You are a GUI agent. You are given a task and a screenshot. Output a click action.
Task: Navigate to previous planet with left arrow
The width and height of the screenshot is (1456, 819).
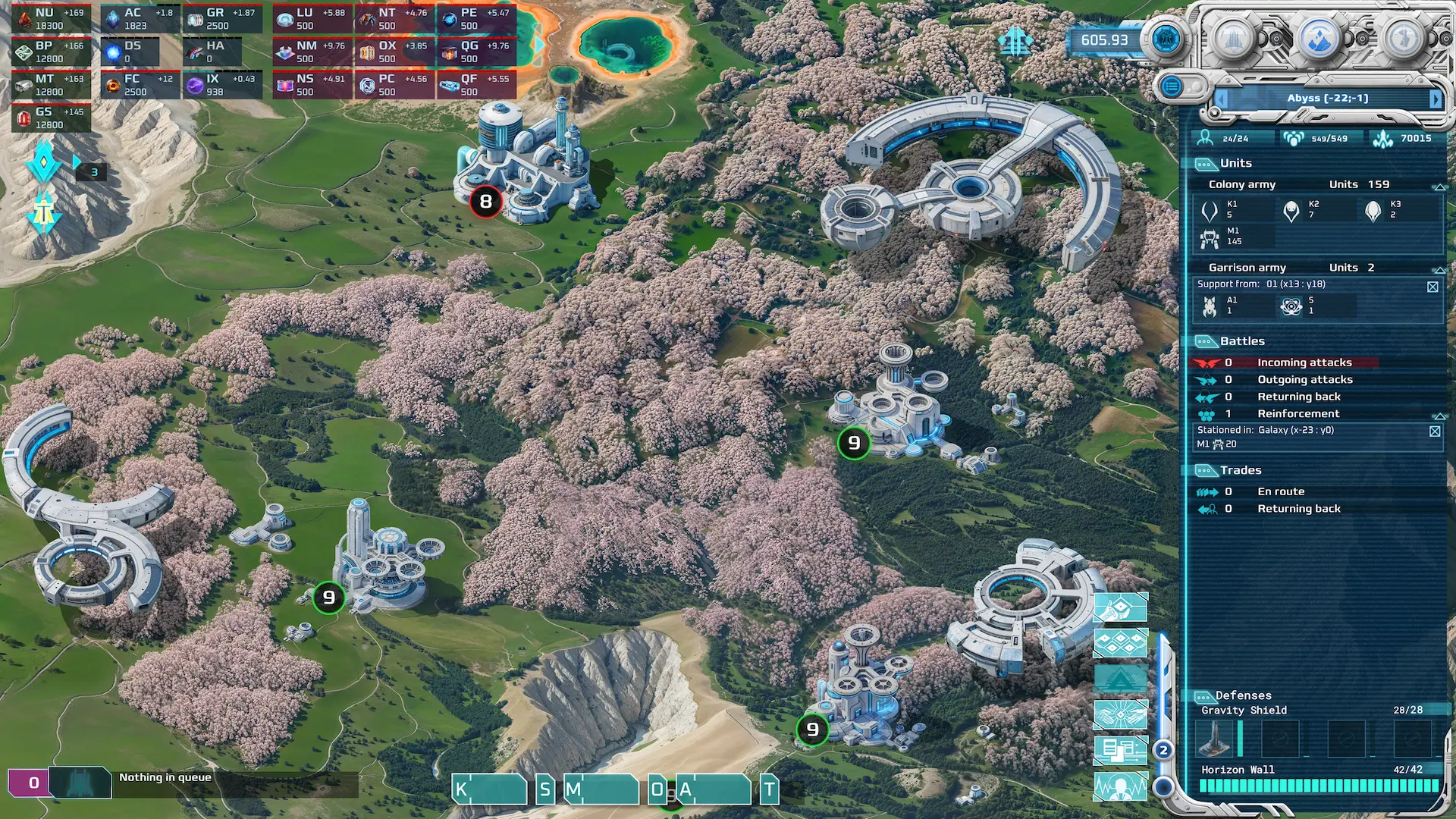[x=1221, y=99]
